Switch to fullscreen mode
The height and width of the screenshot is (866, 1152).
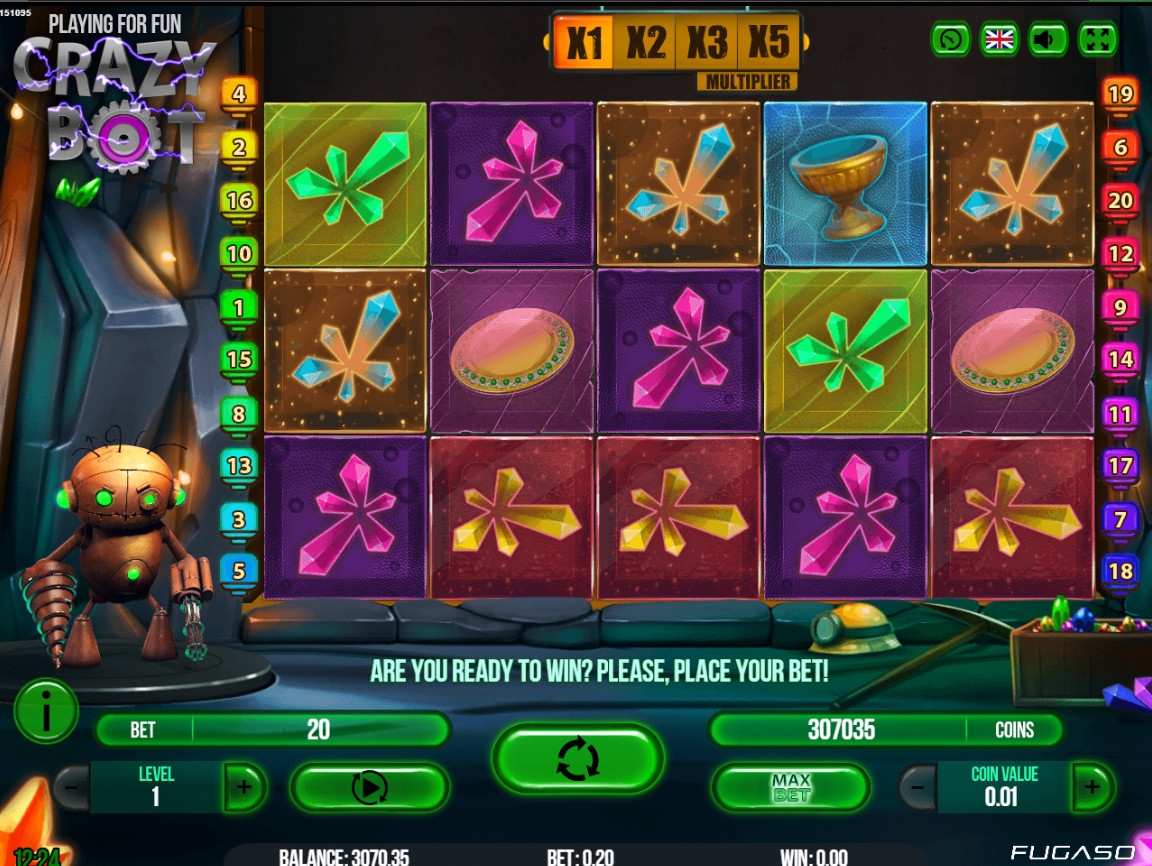click(x=1097, y=39)
